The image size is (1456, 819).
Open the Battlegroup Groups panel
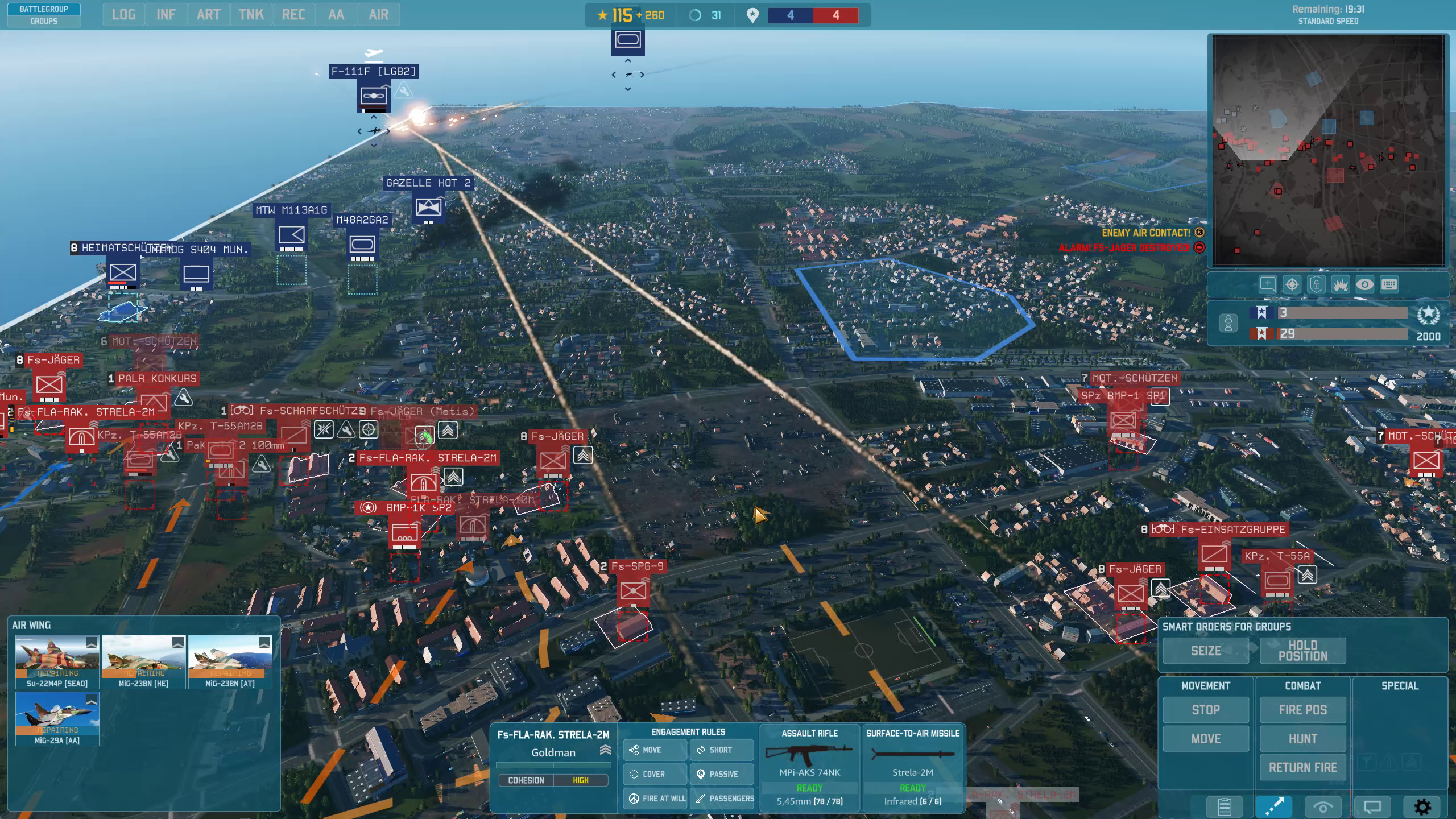pos(44,15)
